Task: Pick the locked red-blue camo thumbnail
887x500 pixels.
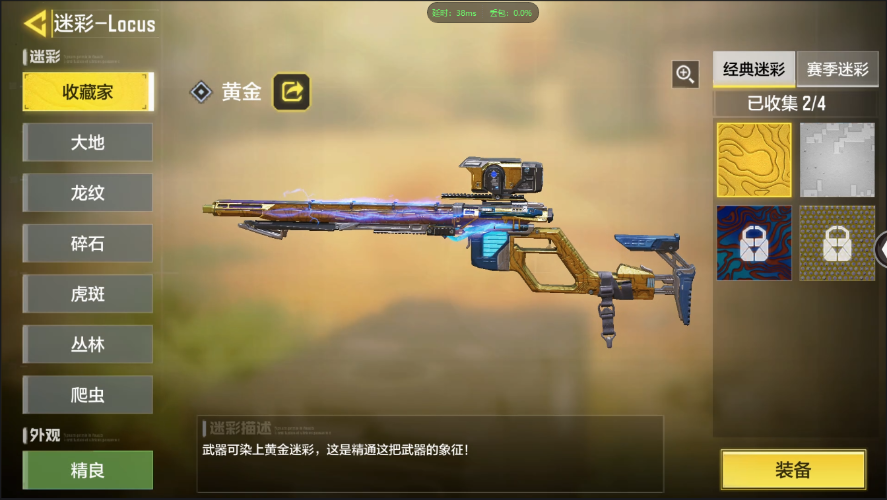Action: (754, 243)
